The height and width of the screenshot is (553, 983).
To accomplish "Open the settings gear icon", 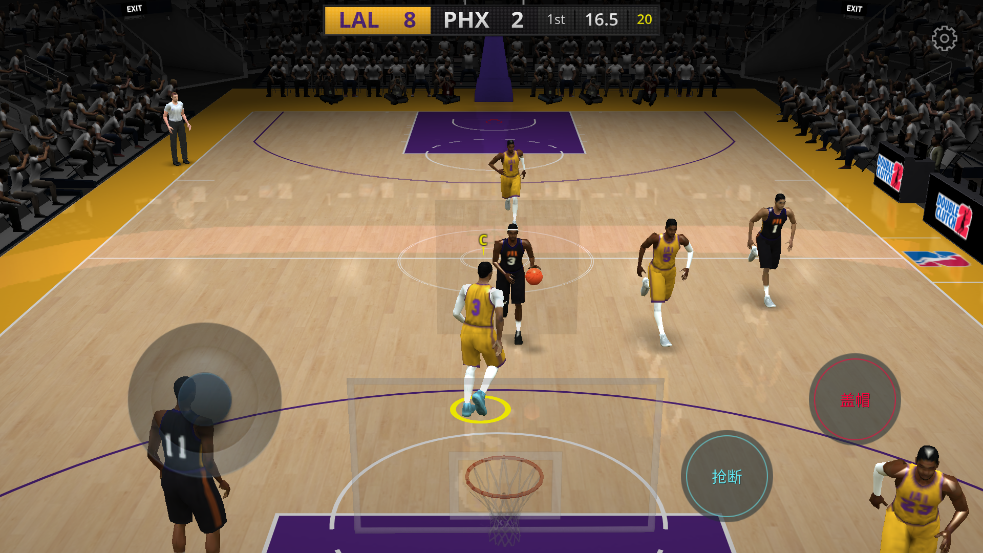I will 944,39.
